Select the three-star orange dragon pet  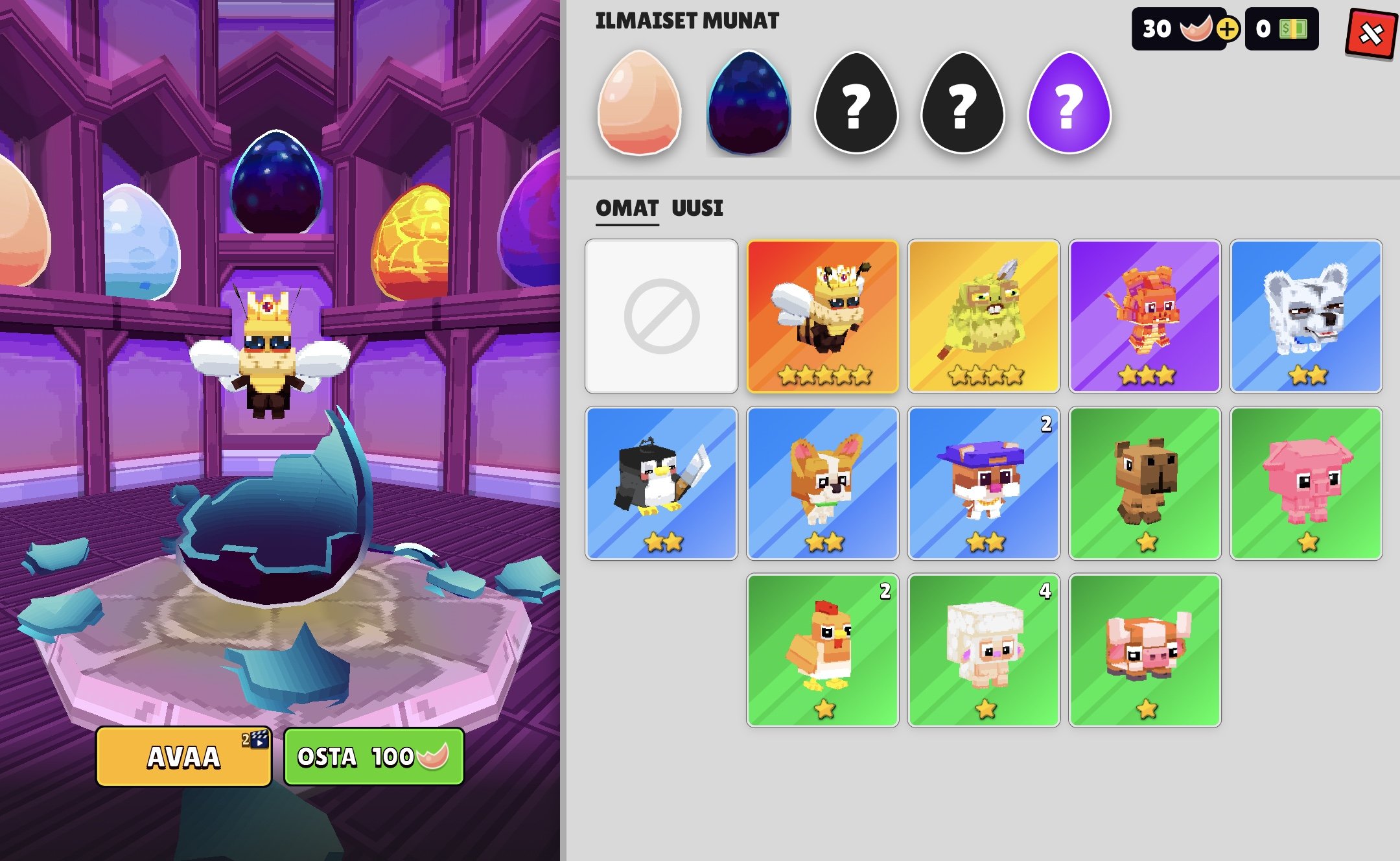coord(1145,316)
